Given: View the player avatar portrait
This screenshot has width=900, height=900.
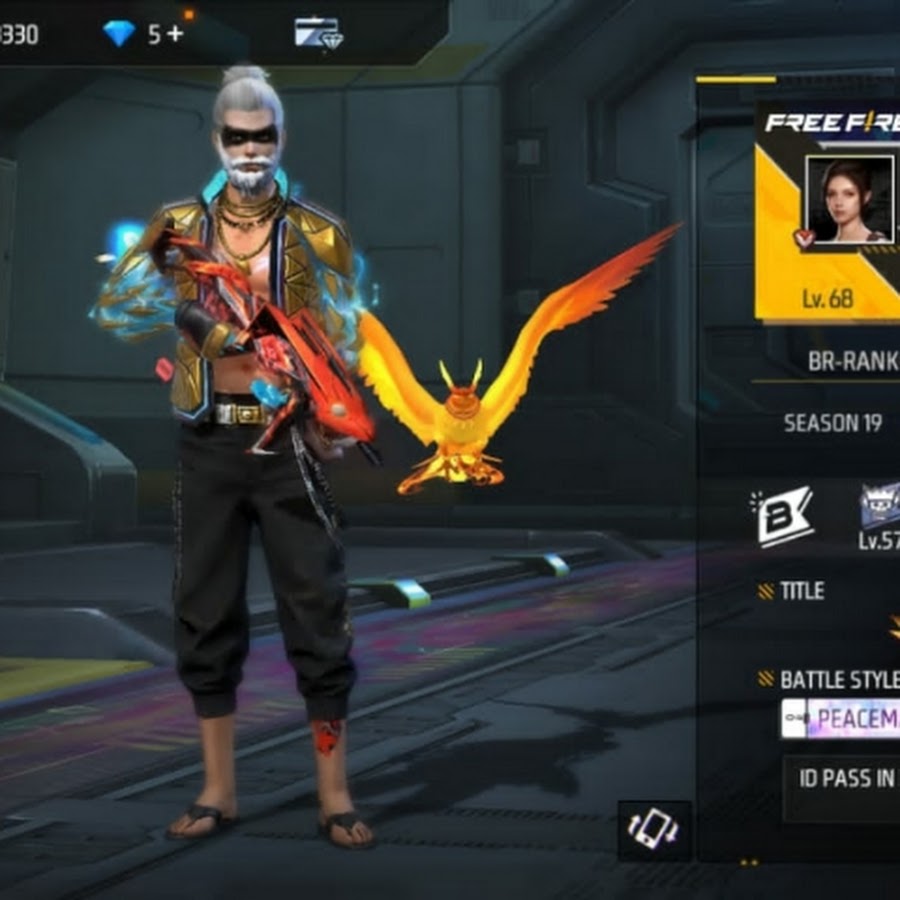Looking at the screenshot, I should [x=849, y=199].
